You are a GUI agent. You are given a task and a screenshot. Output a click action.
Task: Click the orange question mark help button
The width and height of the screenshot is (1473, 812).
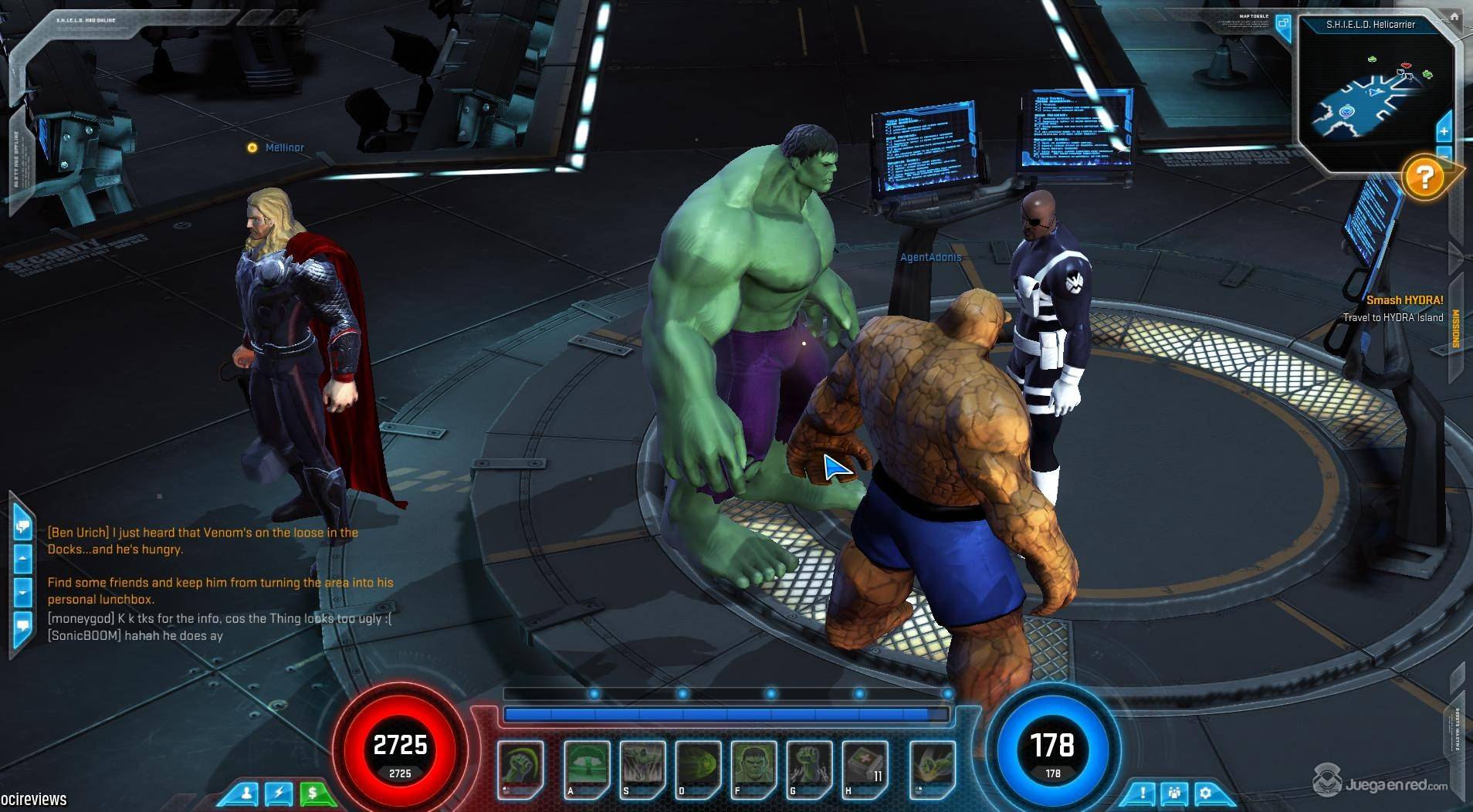click(1424, 178)
